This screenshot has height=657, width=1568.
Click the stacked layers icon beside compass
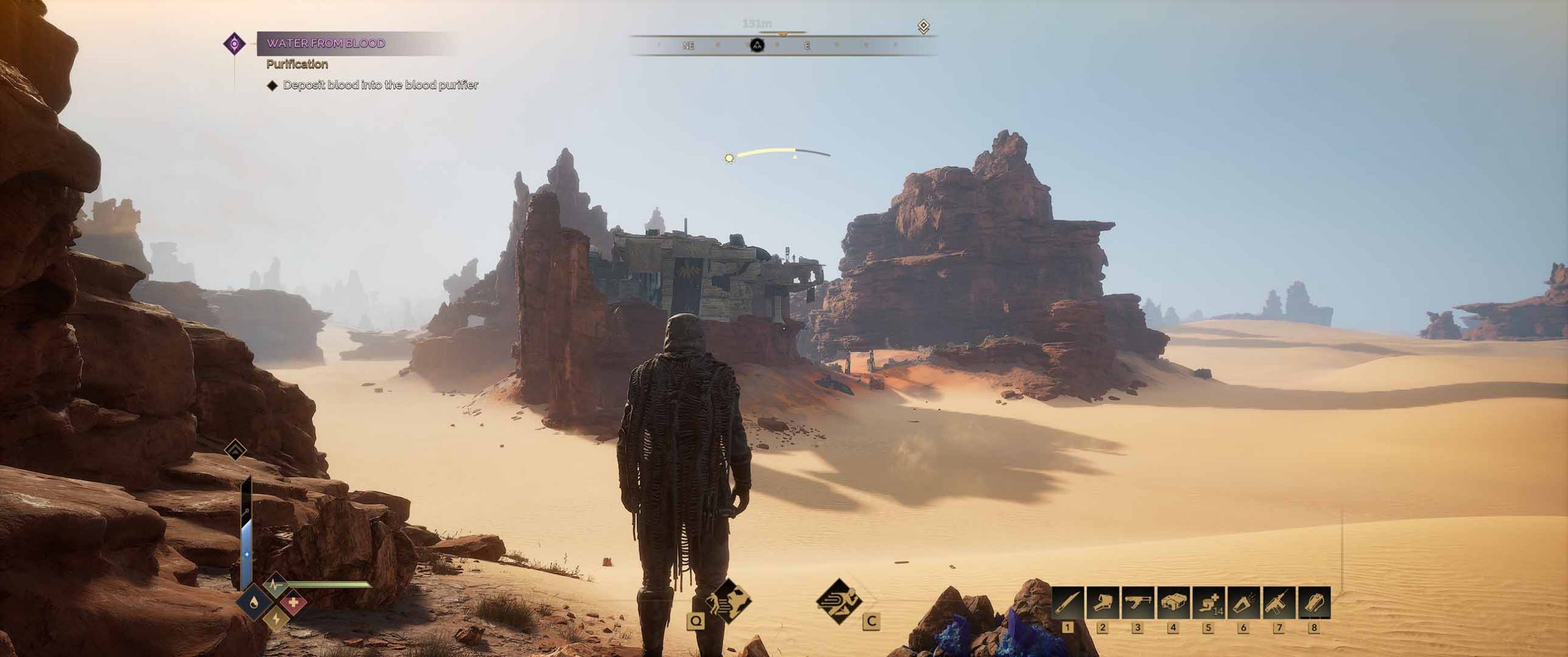pyautogui.click(x=924, y=26)
